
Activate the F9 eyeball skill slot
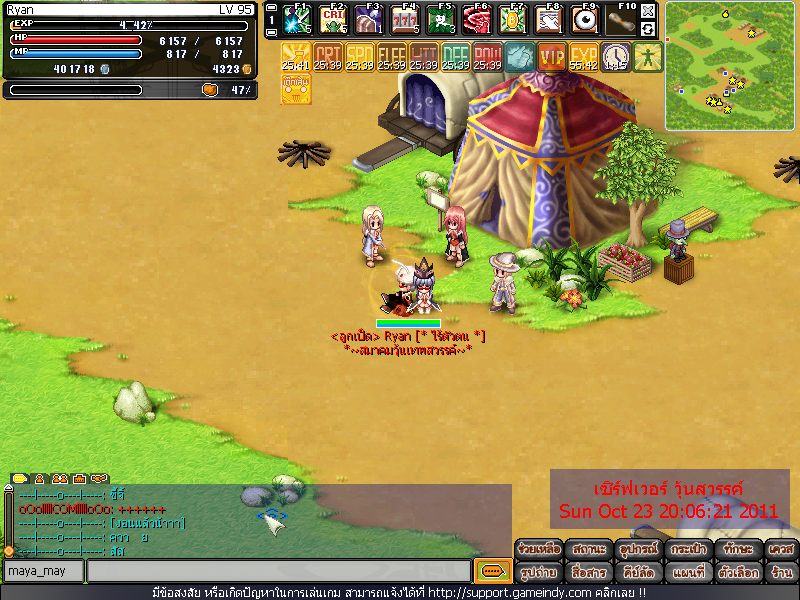click(x=584, y=20)
